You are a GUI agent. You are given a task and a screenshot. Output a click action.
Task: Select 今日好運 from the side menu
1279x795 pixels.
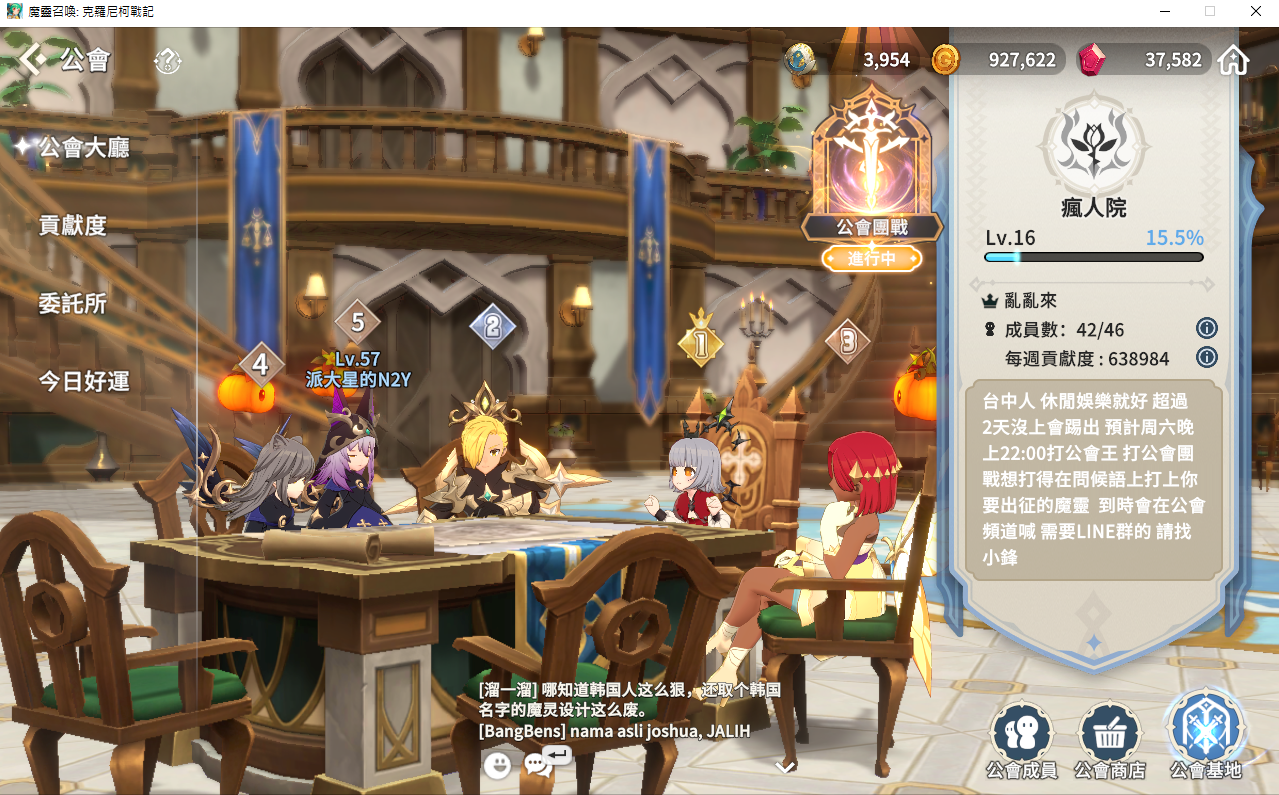(84, 381)
